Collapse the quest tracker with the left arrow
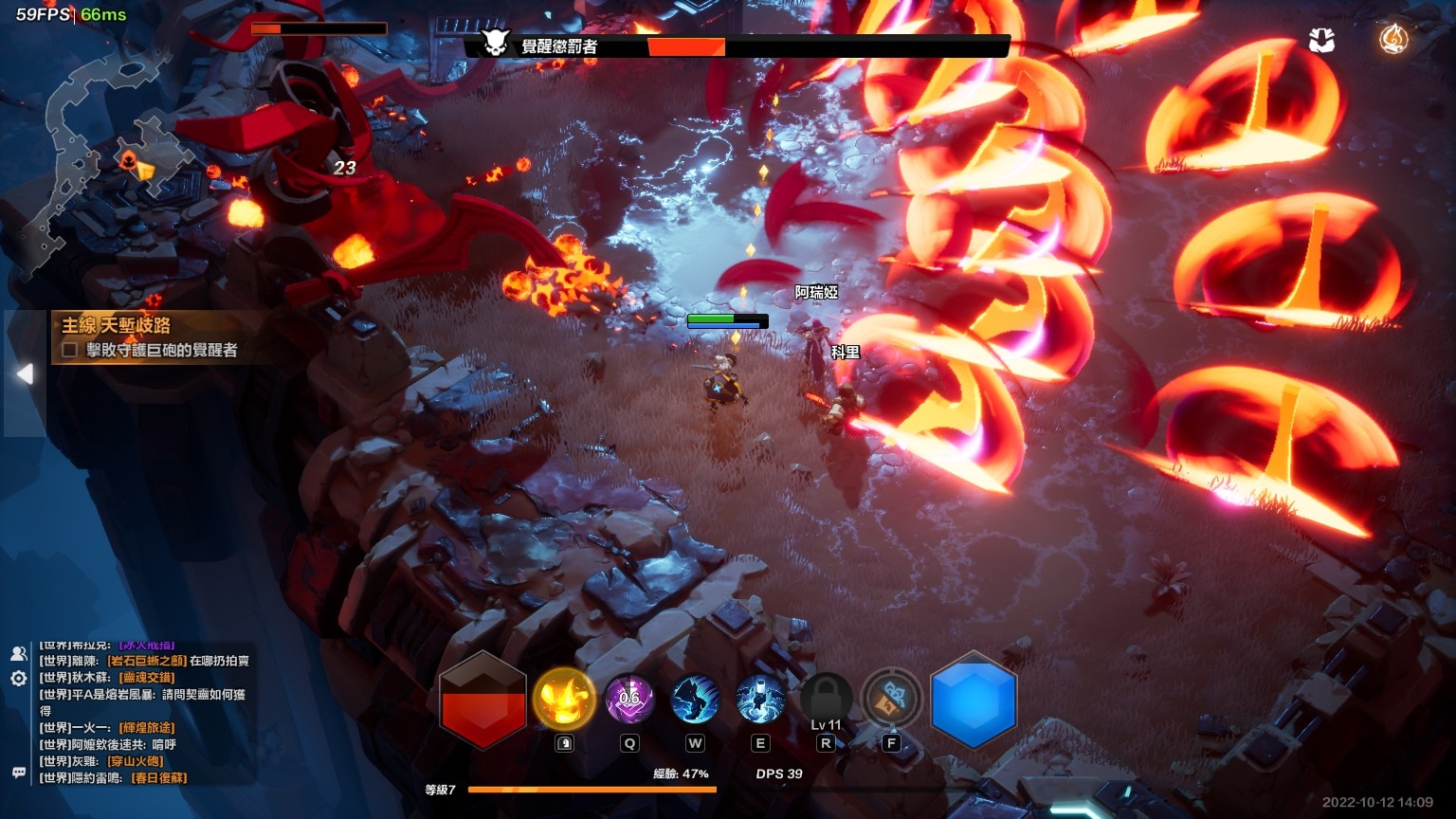Image resolution: width=1456 pixels, height=819 pixels. (x=25, y=373)
